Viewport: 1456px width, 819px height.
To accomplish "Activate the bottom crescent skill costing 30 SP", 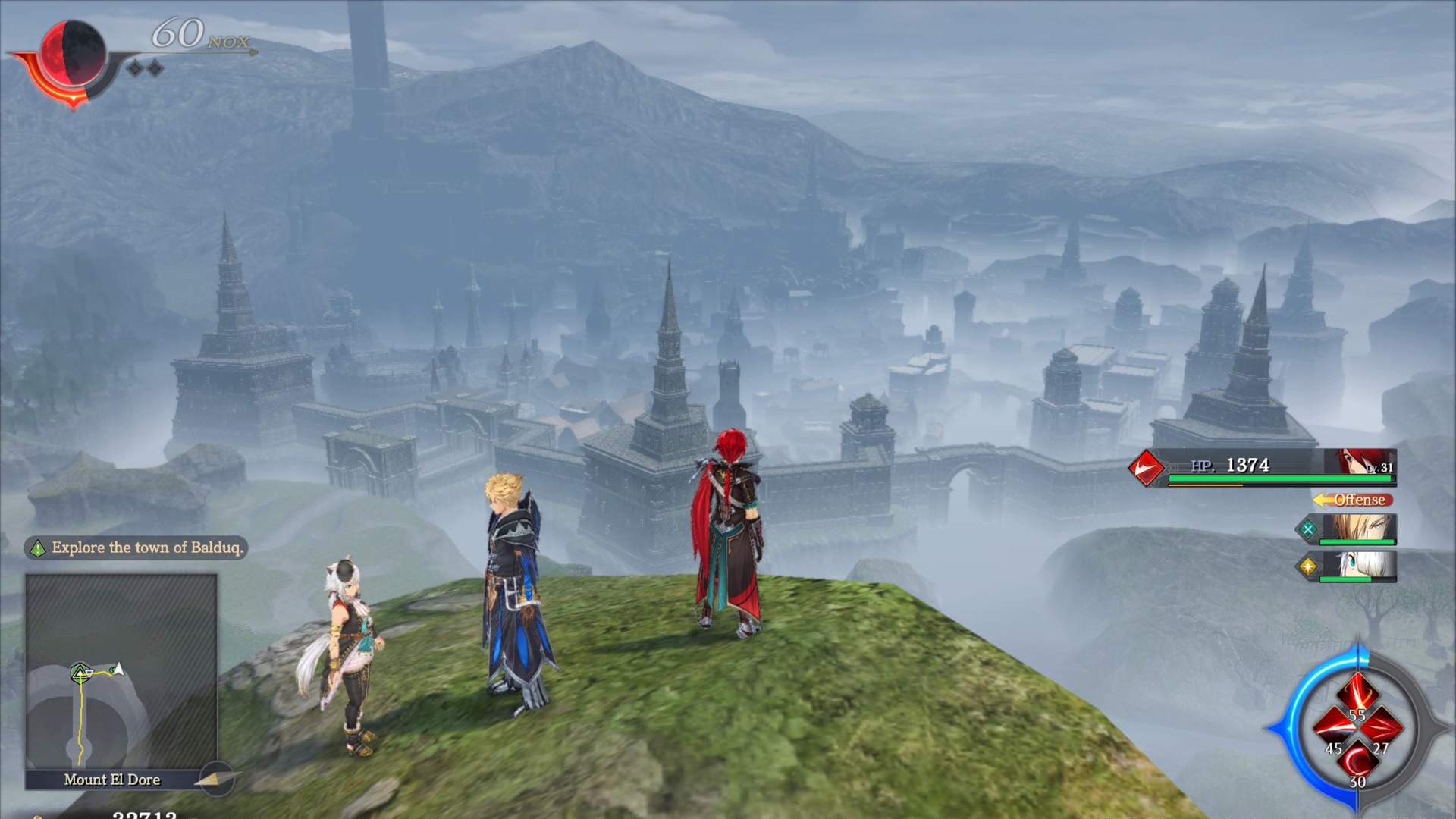I will click(1357, 760).
